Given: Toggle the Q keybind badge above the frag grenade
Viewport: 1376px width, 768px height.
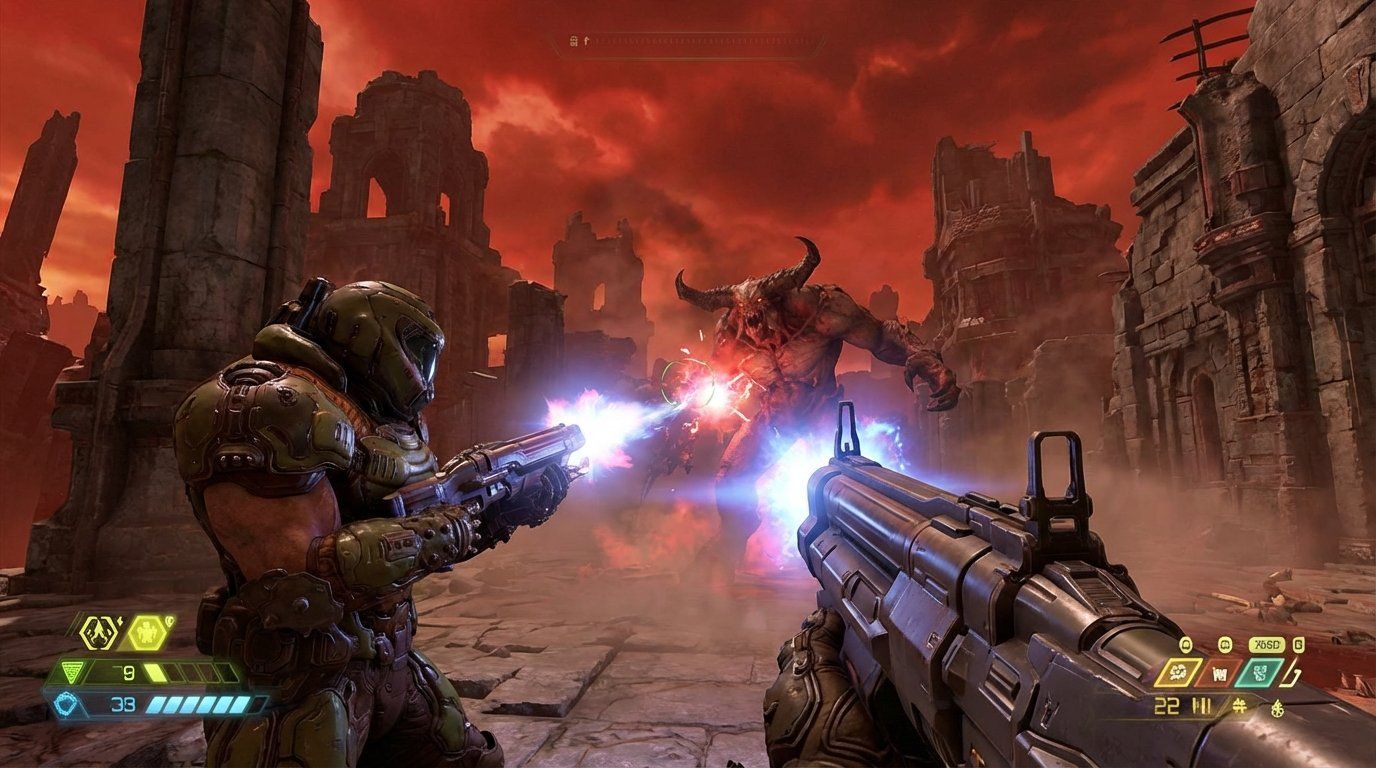Looking at the screenshot, I should coord(1185,644).
